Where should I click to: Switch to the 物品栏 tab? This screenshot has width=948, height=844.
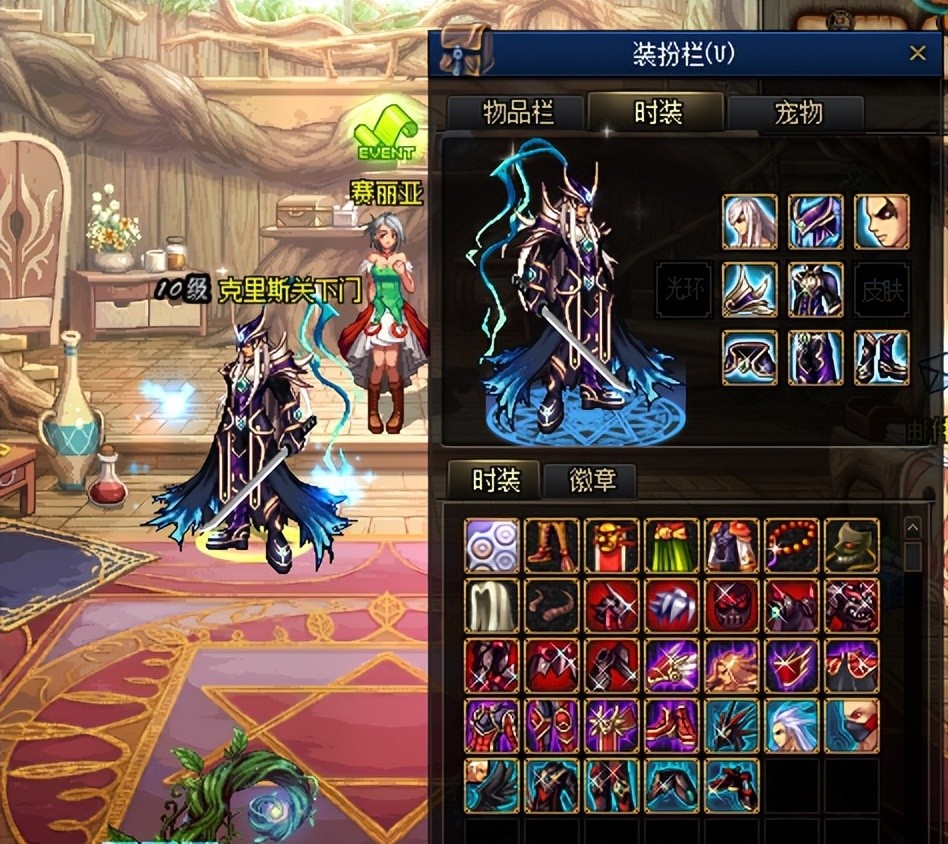pos(518,113)
